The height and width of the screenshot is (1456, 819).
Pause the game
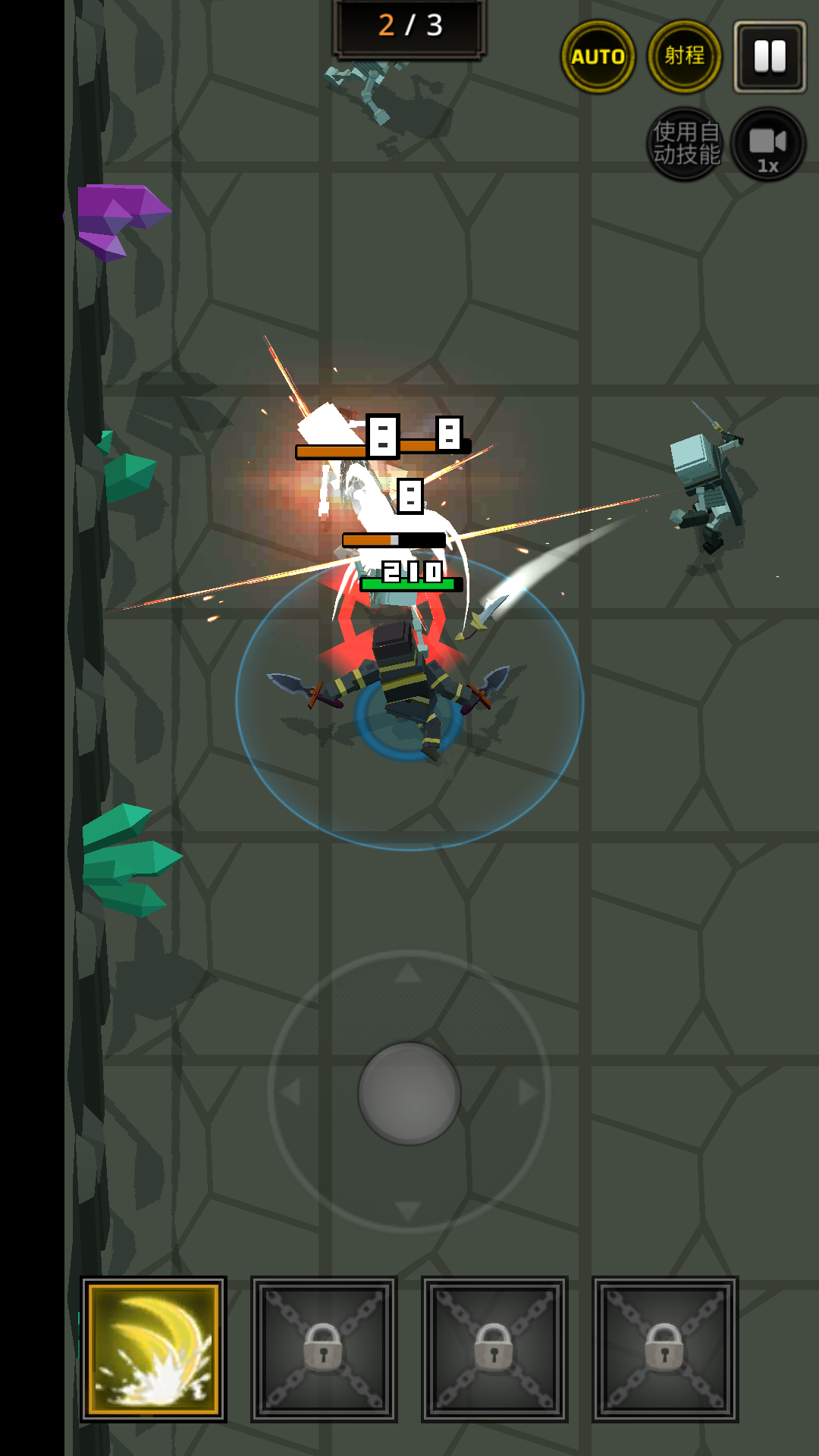[x=770, y=57]
